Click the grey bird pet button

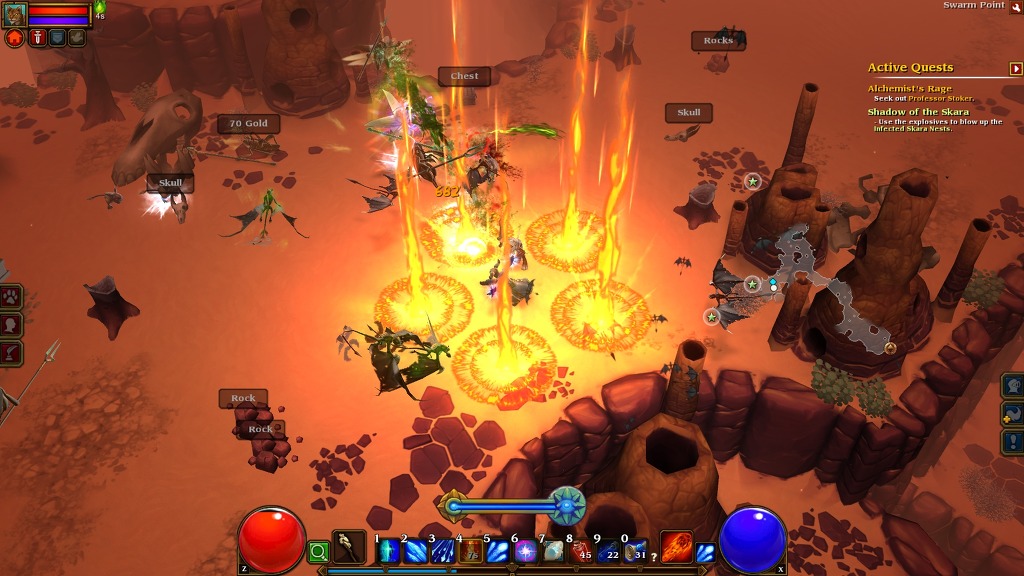(x=77, y=38)
